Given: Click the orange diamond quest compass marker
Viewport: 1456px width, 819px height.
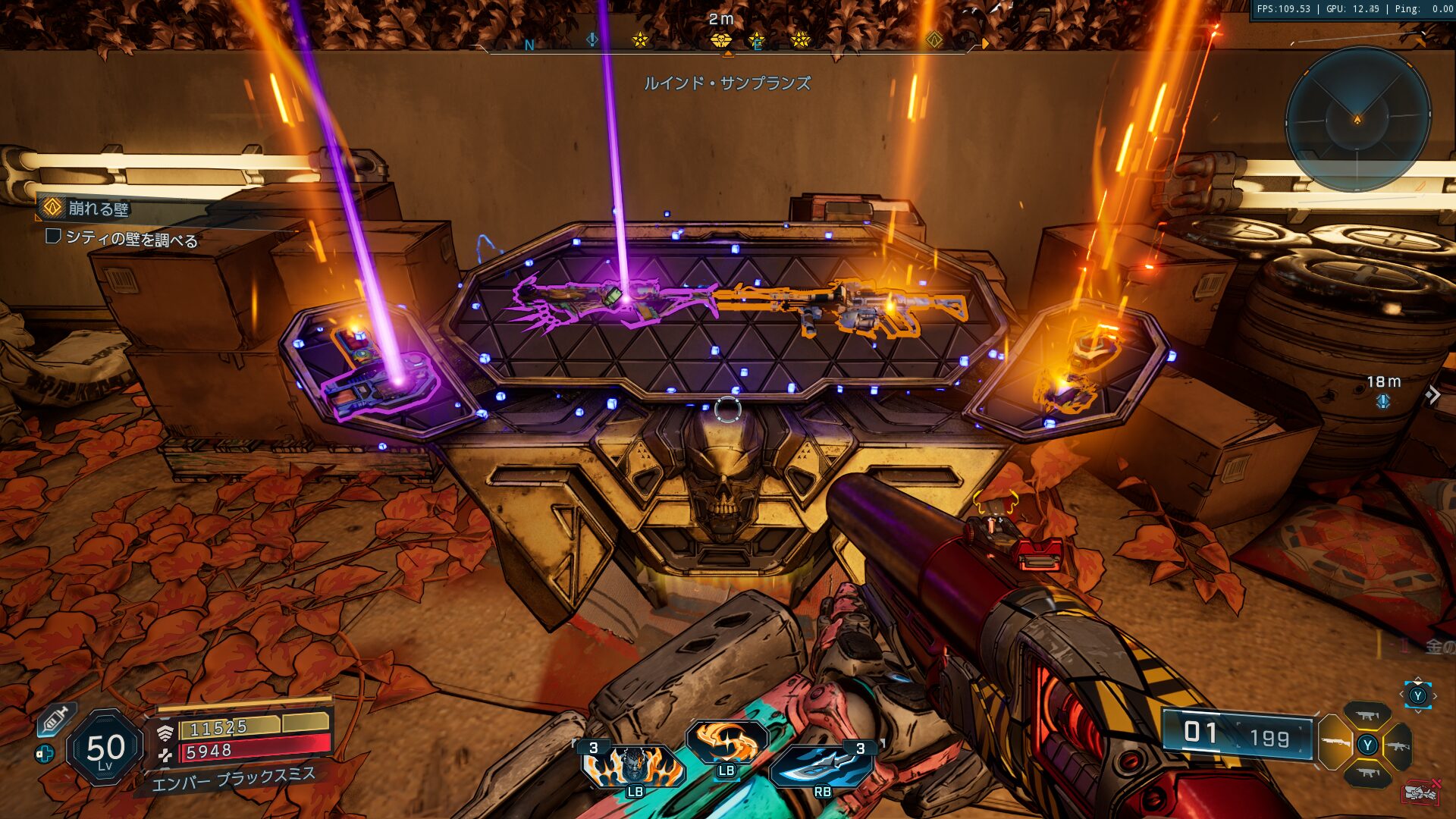Looking at the screenshot, I should pyautogui.click(x=934, y=39).
